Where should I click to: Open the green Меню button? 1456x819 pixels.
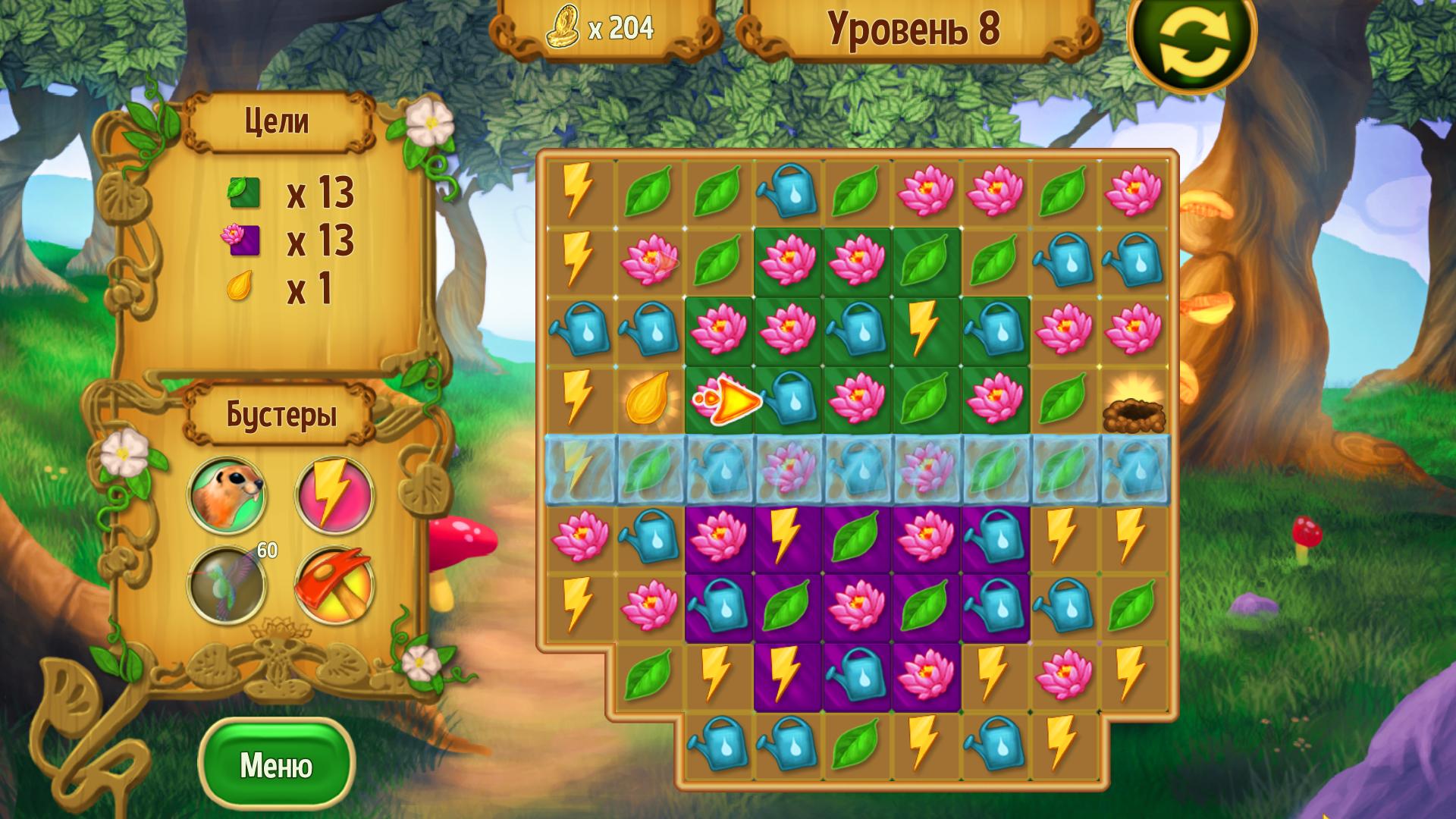(276, 765)
